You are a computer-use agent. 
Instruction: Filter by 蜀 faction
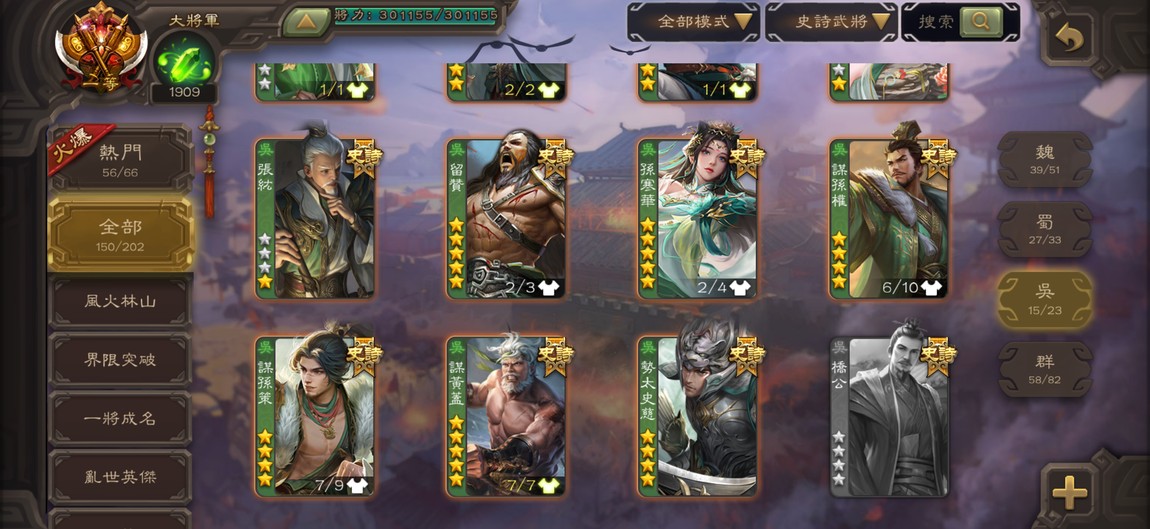pyautogui.click(x=1045, y=229)
